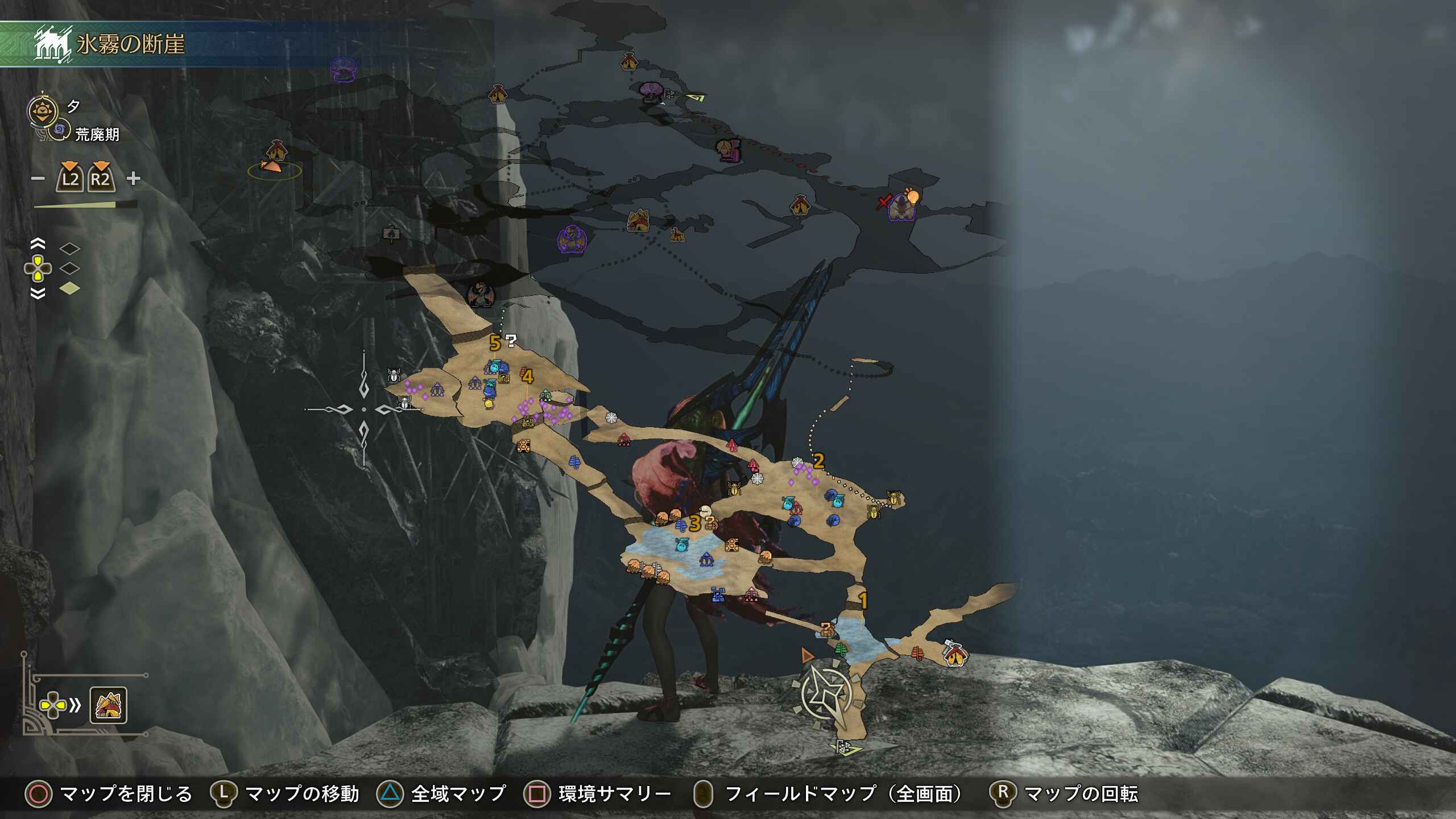
Task: Select the large base camp tent marker
Action: coord(638,221)
